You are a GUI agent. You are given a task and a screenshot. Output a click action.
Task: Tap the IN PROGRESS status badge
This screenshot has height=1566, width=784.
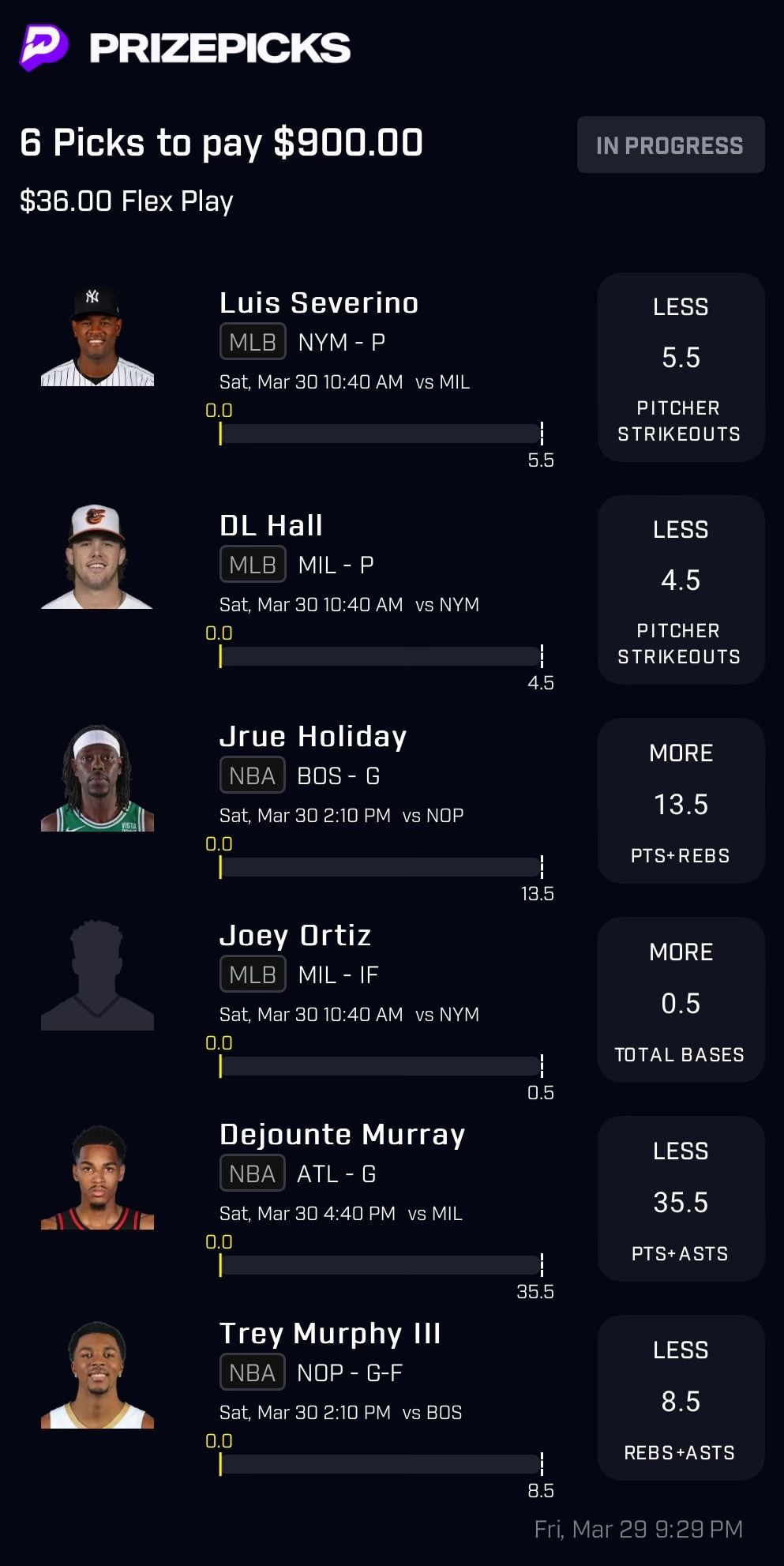670,145
